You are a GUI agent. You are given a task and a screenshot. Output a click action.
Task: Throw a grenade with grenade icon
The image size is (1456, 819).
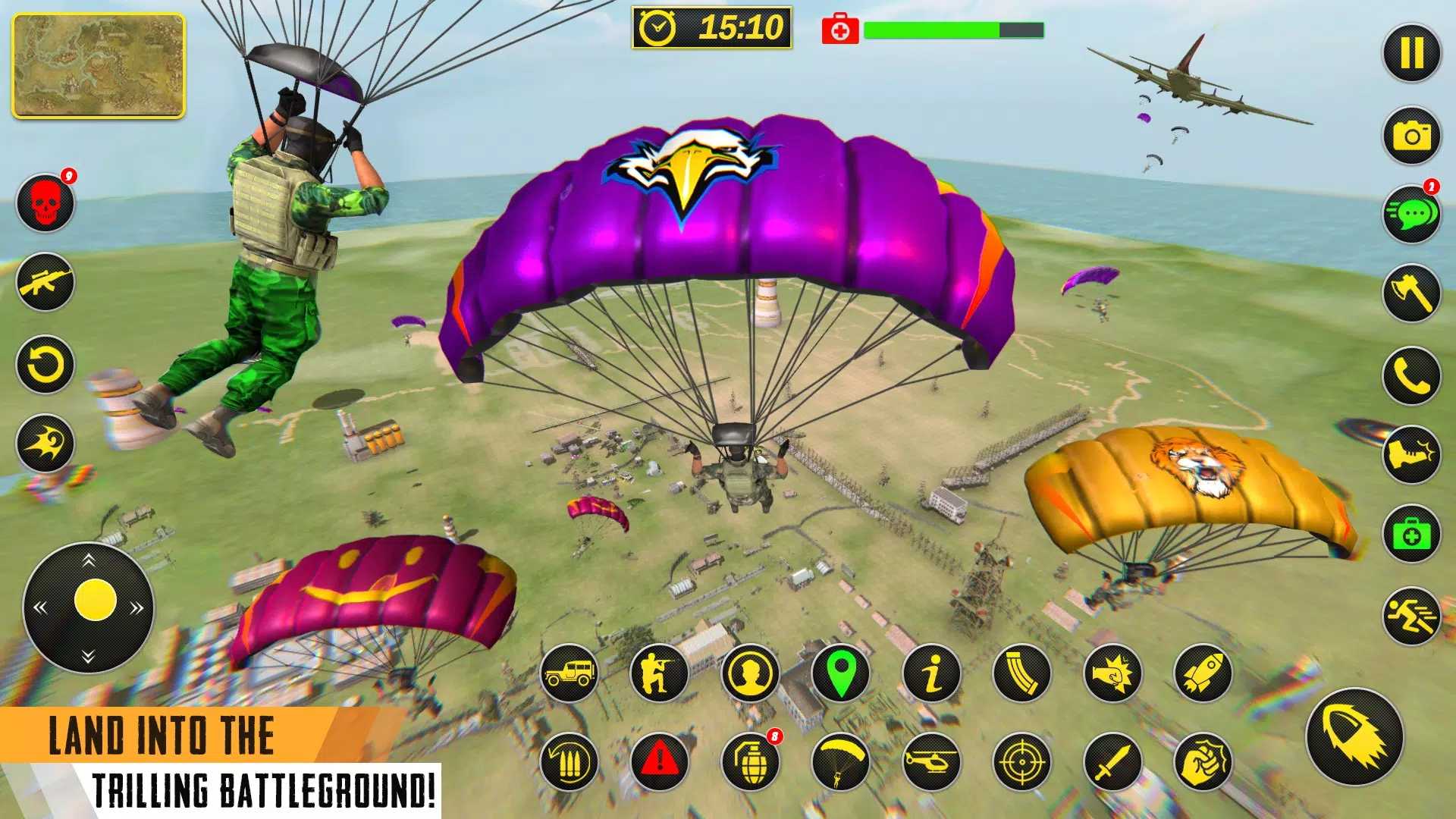751,761
